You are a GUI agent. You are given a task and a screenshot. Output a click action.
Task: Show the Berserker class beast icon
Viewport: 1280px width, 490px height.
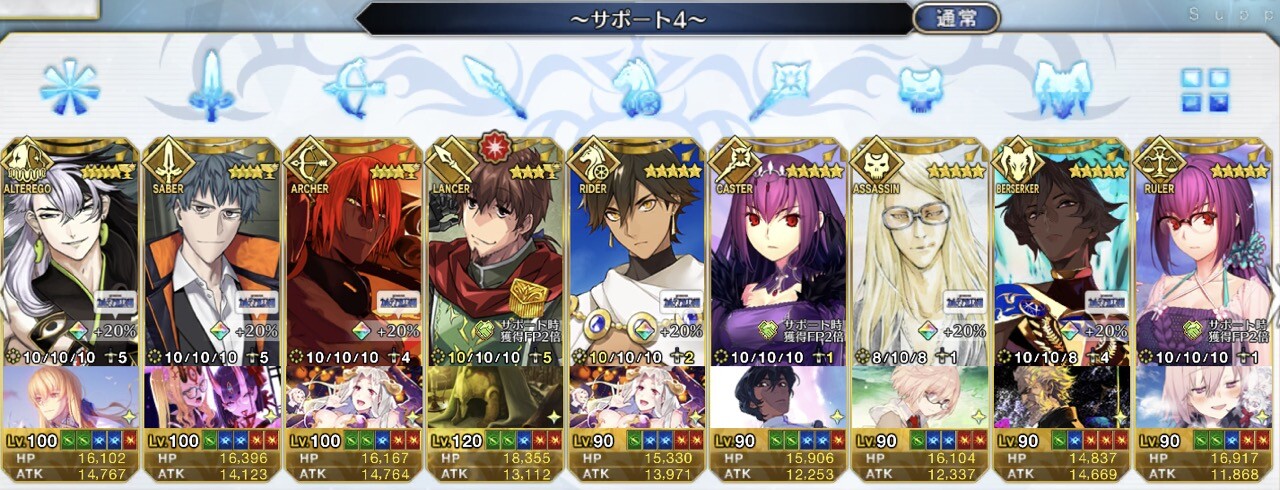coord(1062,87)
